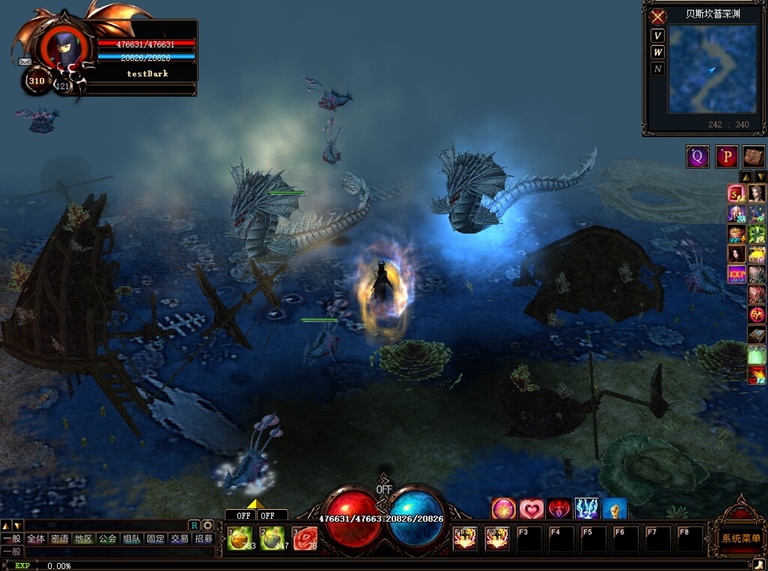Open the mail envelope icon
This screenshot has width=768, height=571.
click(24, 62)
